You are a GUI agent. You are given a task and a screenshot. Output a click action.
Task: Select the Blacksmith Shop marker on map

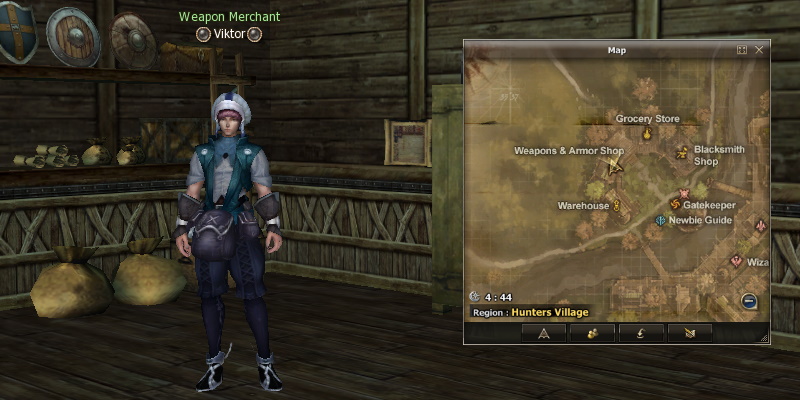pos(682,153)
